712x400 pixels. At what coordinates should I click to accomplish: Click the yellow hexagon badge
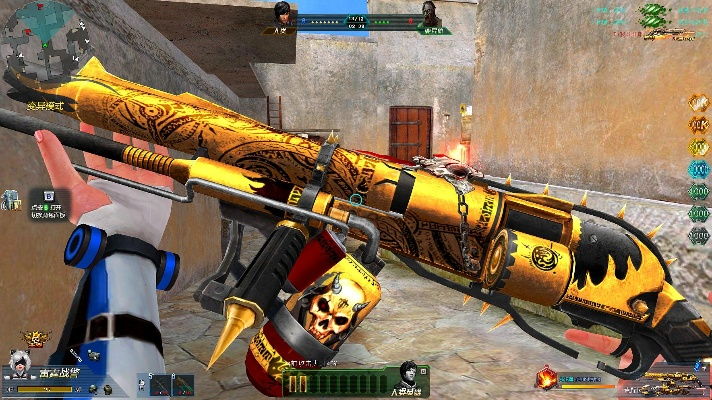[697, 147]
